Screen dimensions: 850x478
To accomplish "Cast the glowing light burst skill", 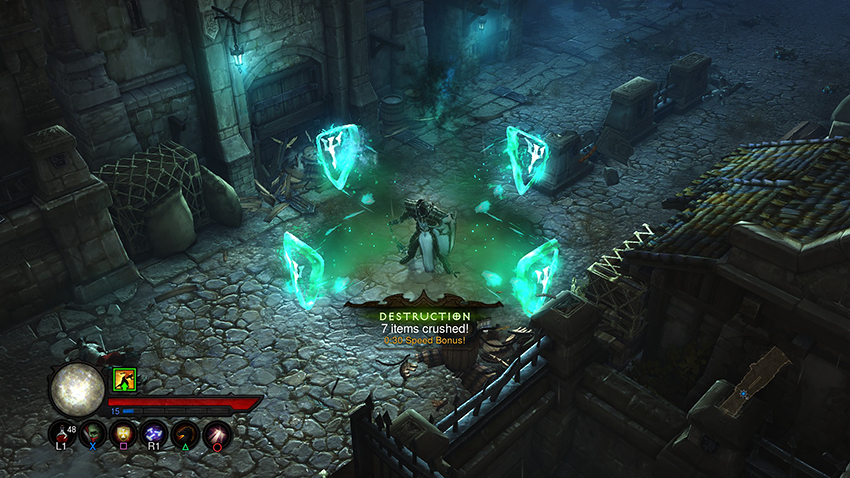I will (x=217, y=433).
